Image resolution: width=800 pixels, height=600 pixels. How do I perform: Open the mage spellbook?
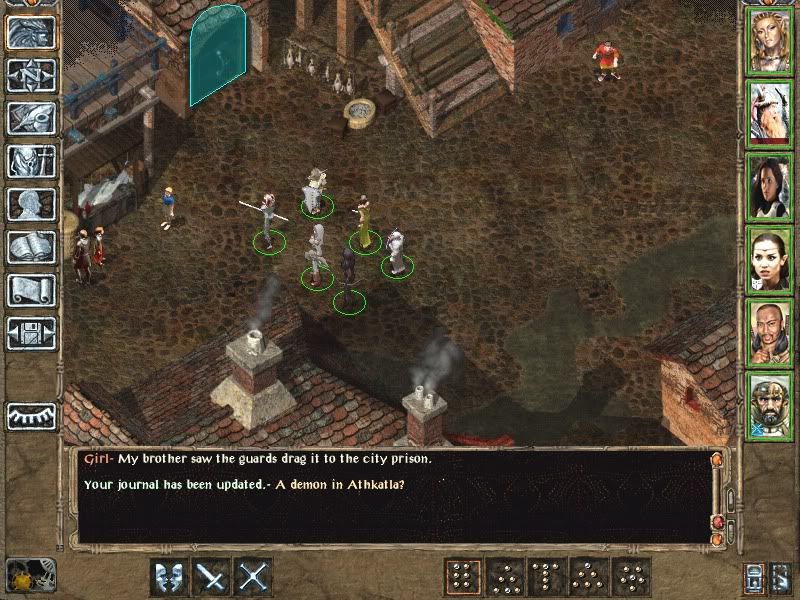point(31,248)
